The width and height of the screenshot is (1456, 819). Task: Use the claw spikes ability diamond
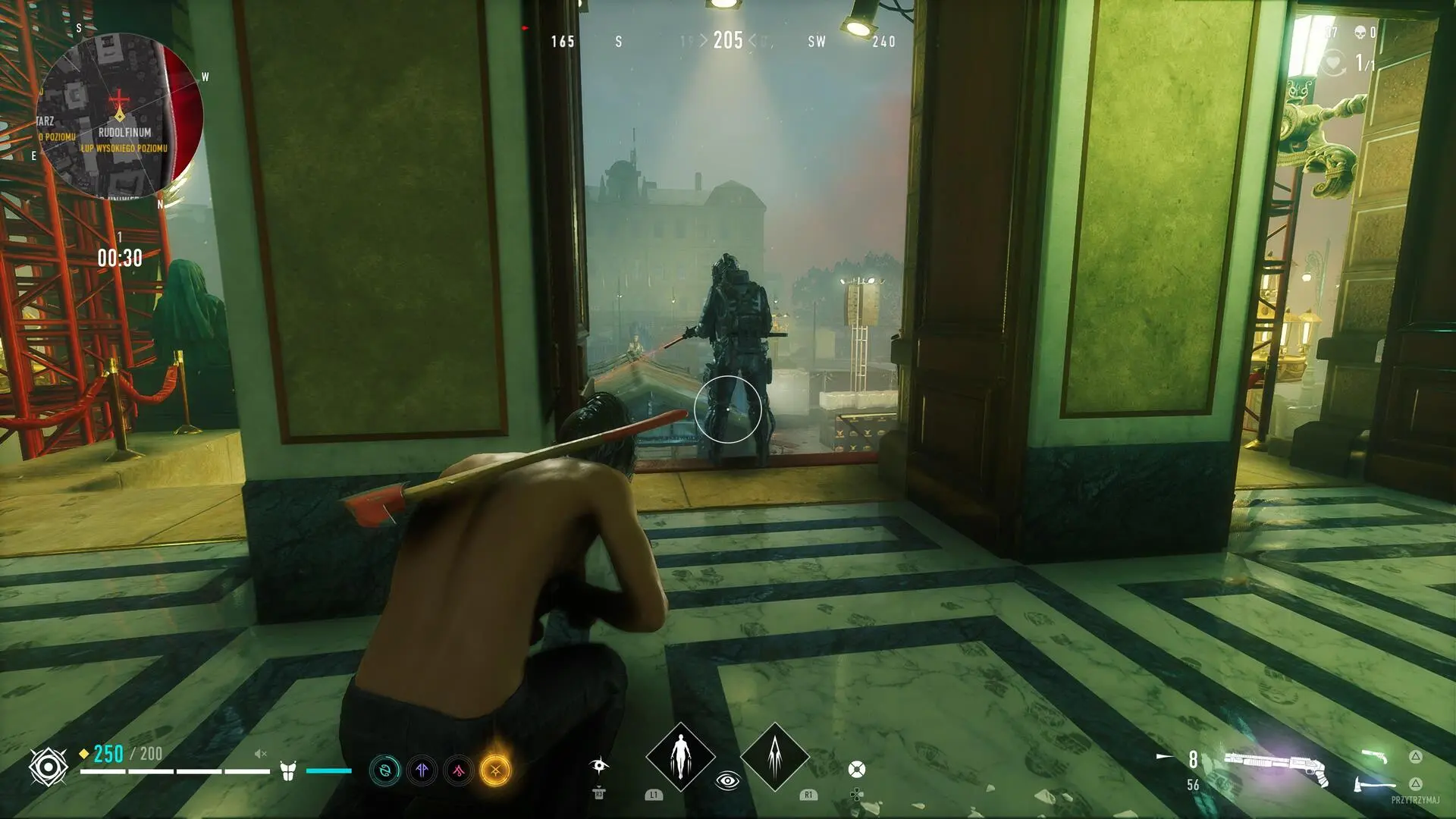(x=774, y=757)
